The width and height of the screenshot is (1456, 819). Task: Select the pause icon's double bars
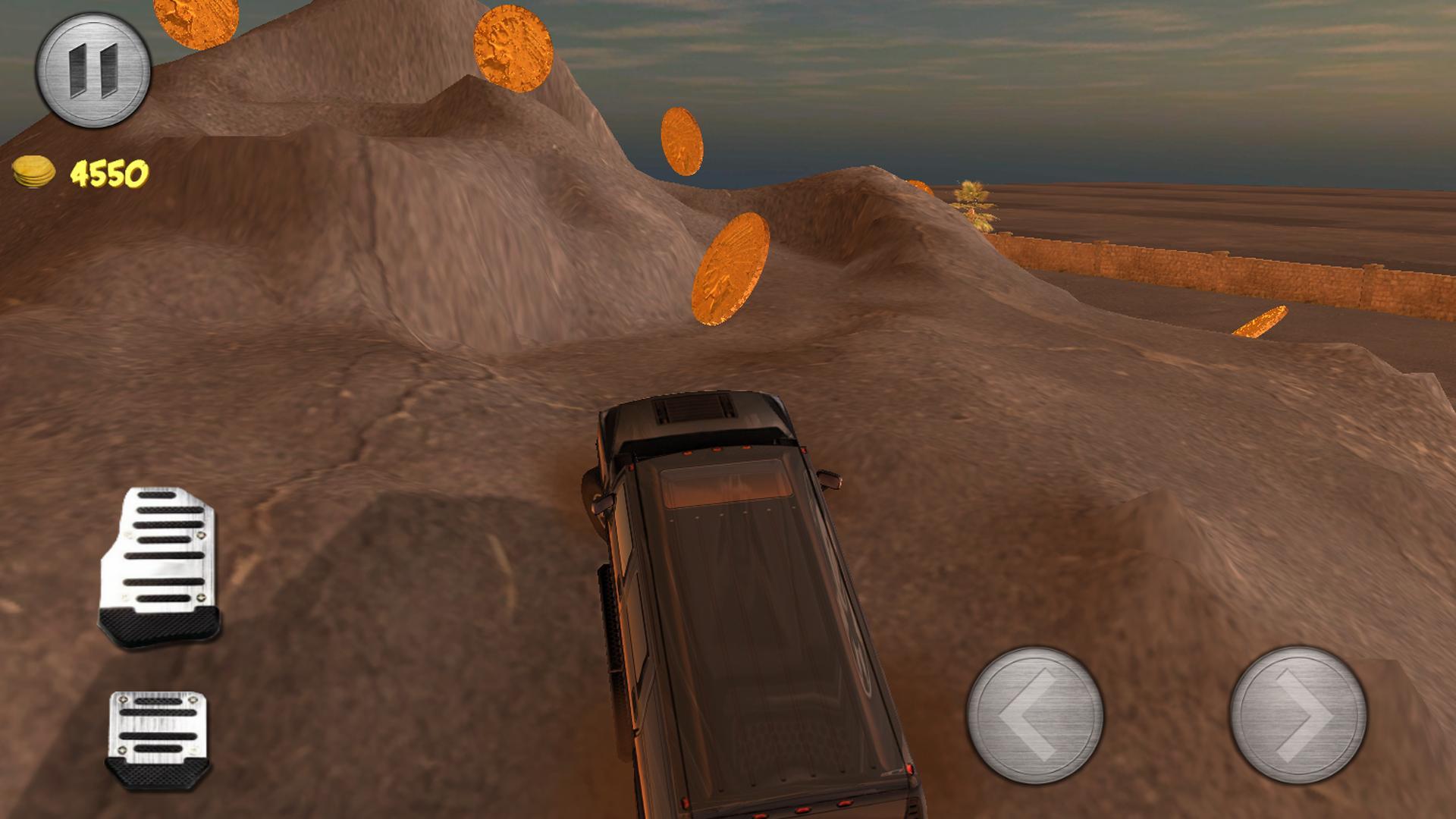tap(95, 72)
